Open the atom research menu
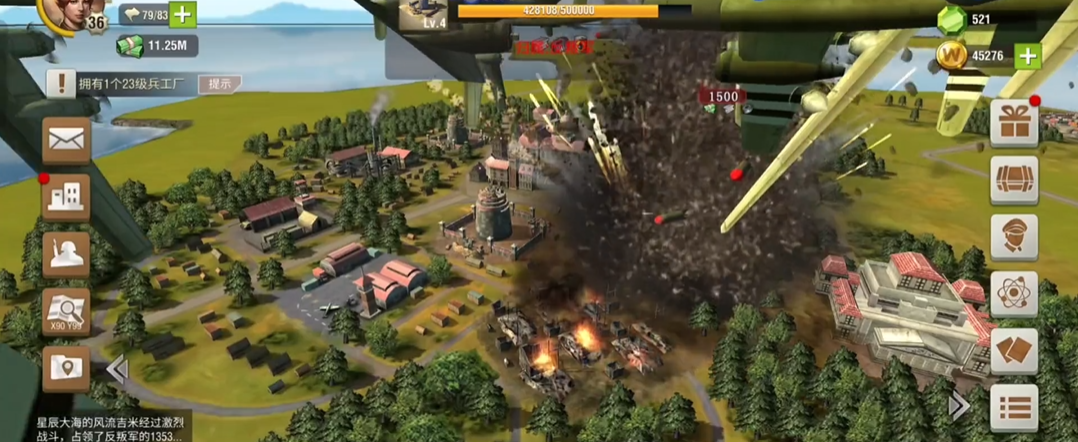Viewport: 1078px width, 442px height. (x=1013, y=294)
